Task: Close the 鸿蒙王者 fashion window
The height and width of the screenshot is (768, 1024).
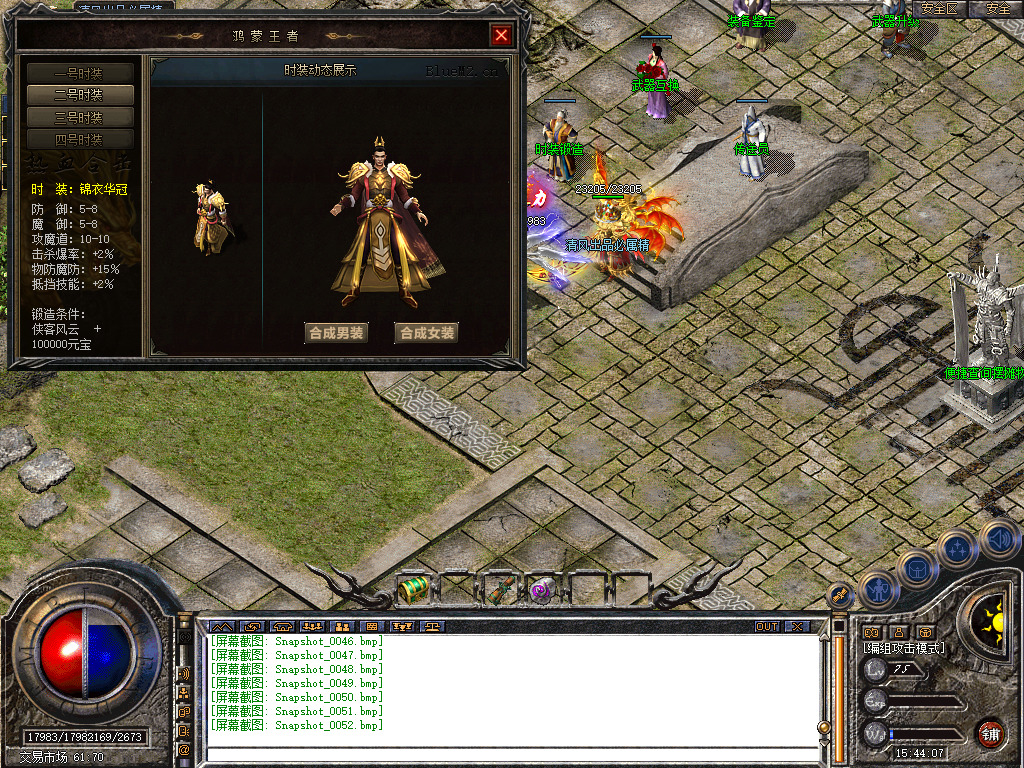Action: pyautogui.click(x=501, y=36)
